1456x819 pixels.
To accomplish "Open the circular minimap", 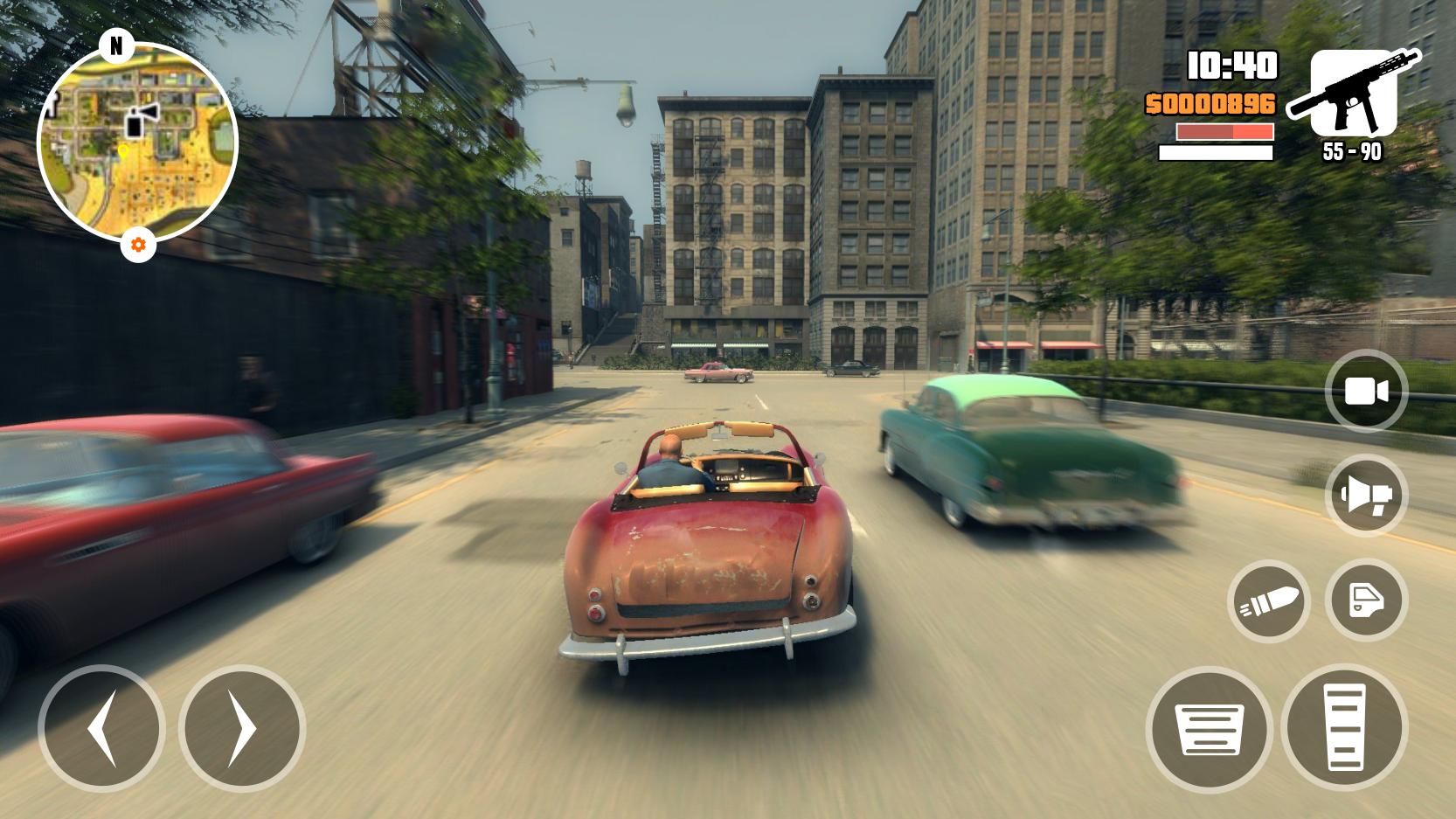I will point(137,142).
